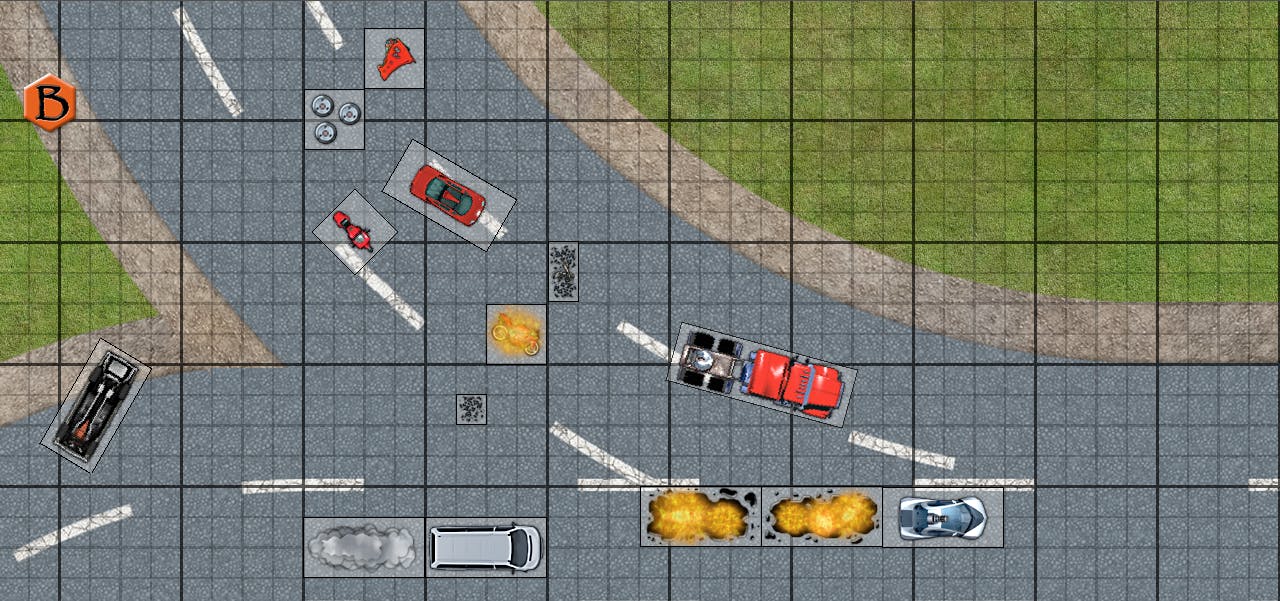Click the white van token

click(x=485, y=546)
